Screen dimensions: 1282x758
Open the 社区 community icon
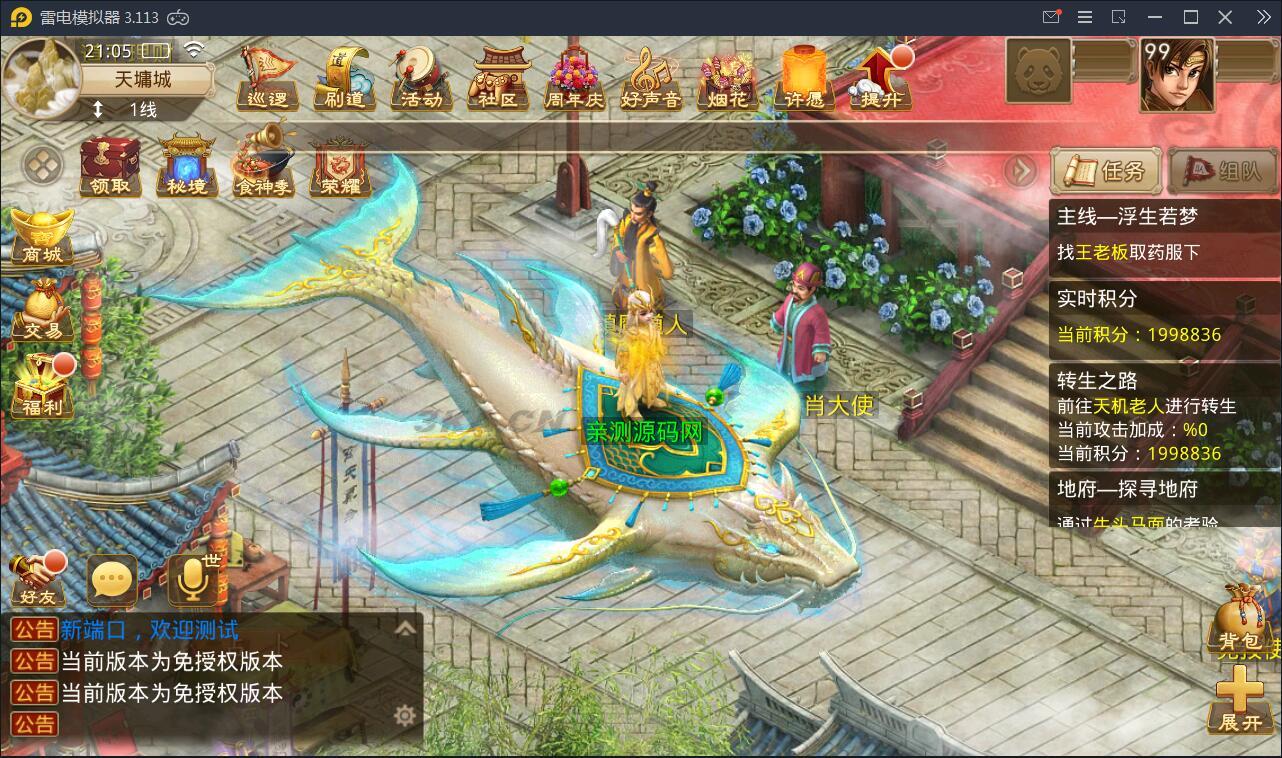[x=501, y=77]
